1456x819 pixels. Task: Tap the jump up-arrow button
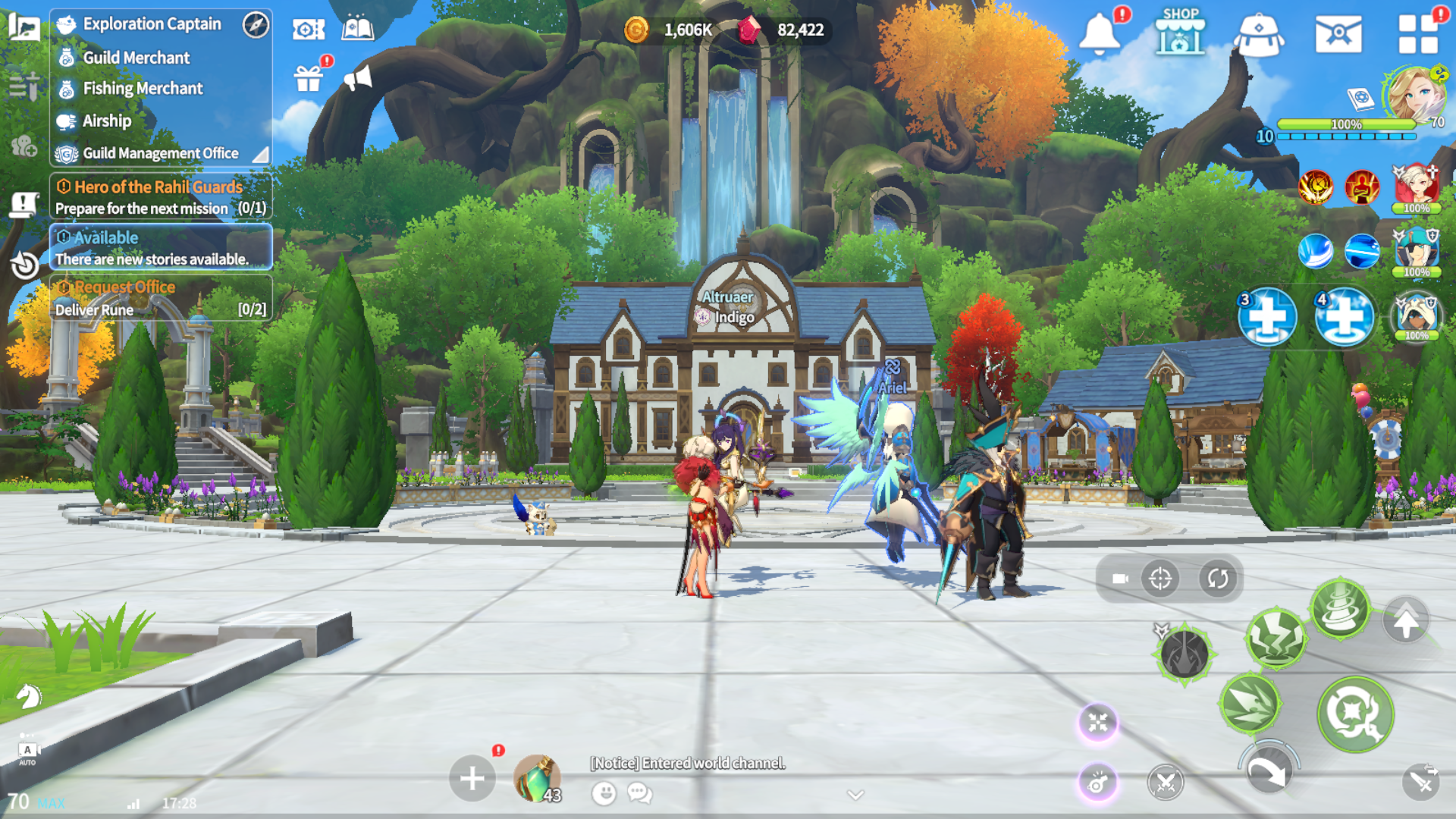point(1405,621)
